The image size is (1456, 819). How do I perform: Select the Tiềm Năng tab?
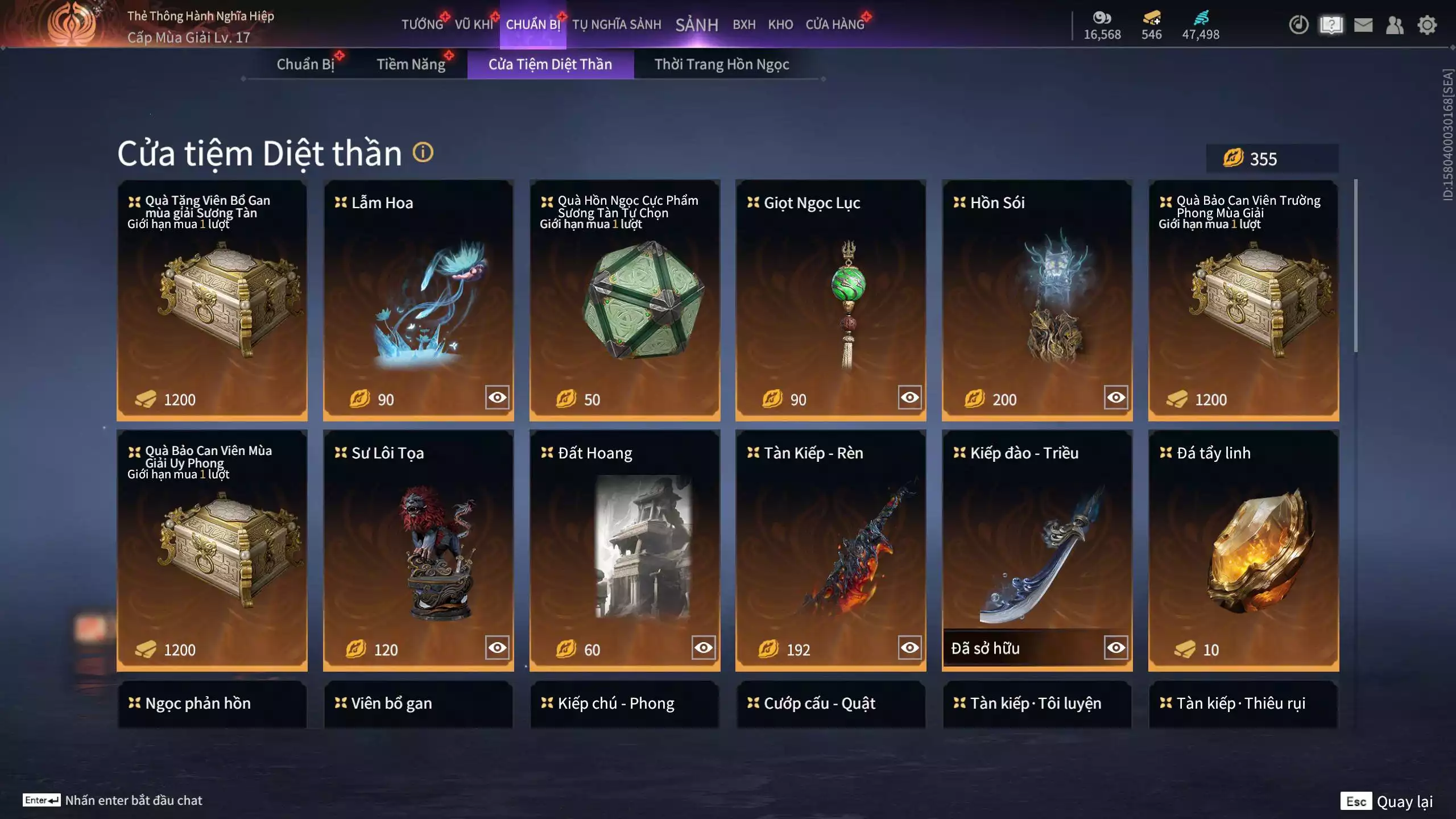(x=412, y=64)
